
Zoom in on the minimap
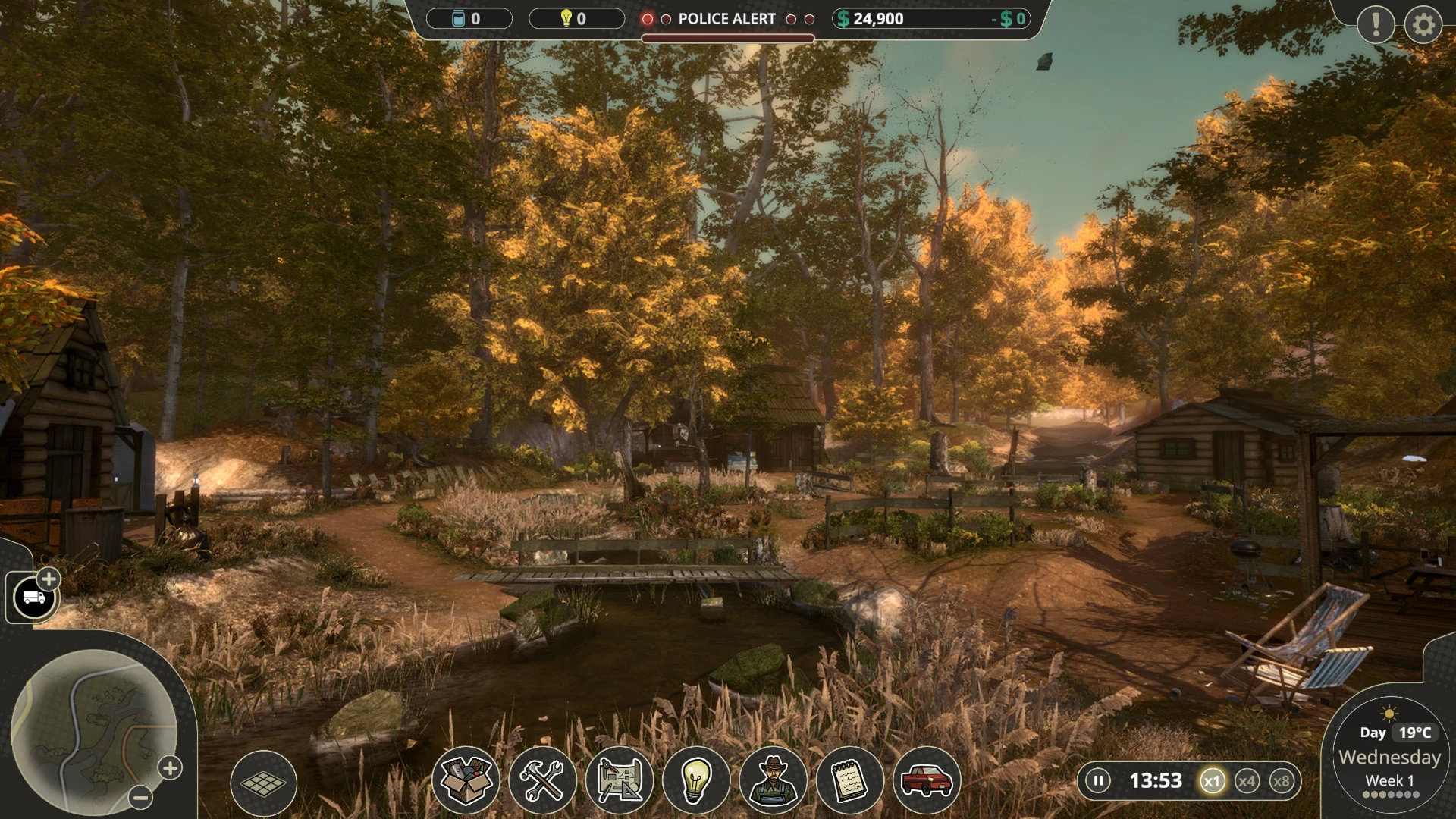point(170,768)
